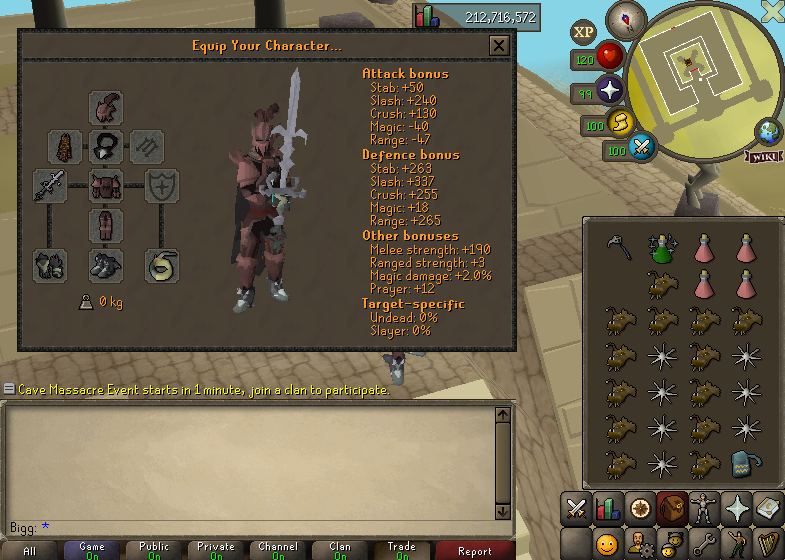Select the green potion in the inventory
This screenshot has height=560, width=785.
(x=660, y=248)
